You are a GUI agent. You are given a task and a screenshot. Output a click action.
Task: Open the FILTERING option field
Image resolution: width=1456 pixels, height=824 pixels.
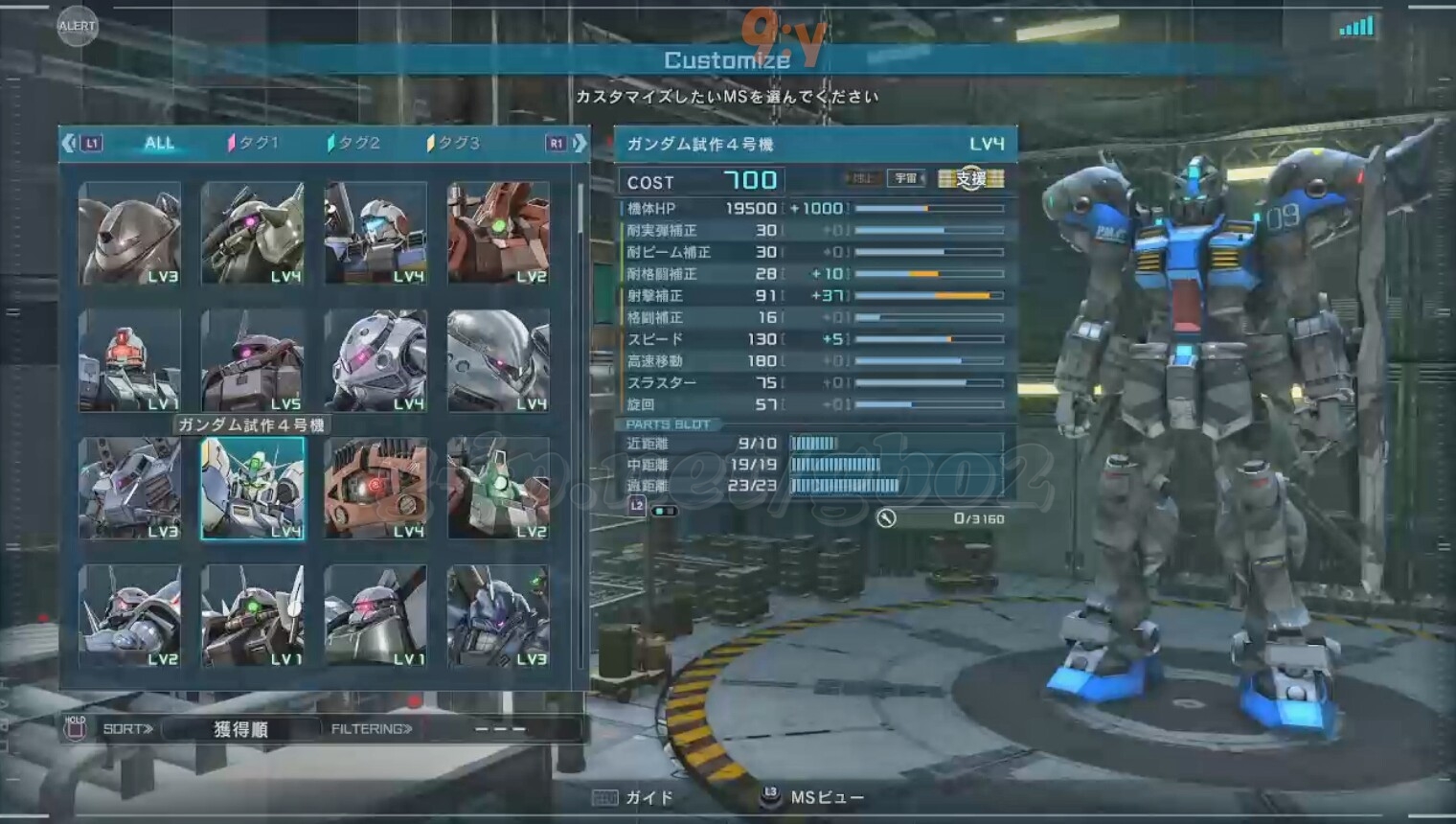click(x=500, y=729)
